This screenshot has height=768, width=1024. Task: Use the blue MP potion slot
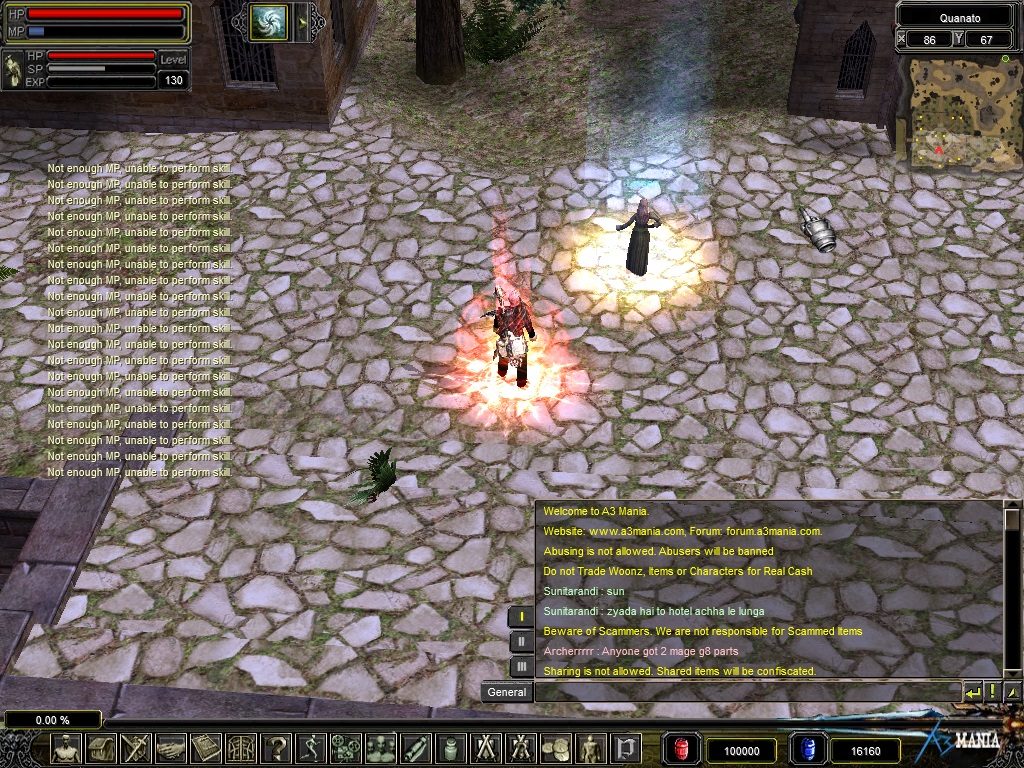(x=807, y=750)
